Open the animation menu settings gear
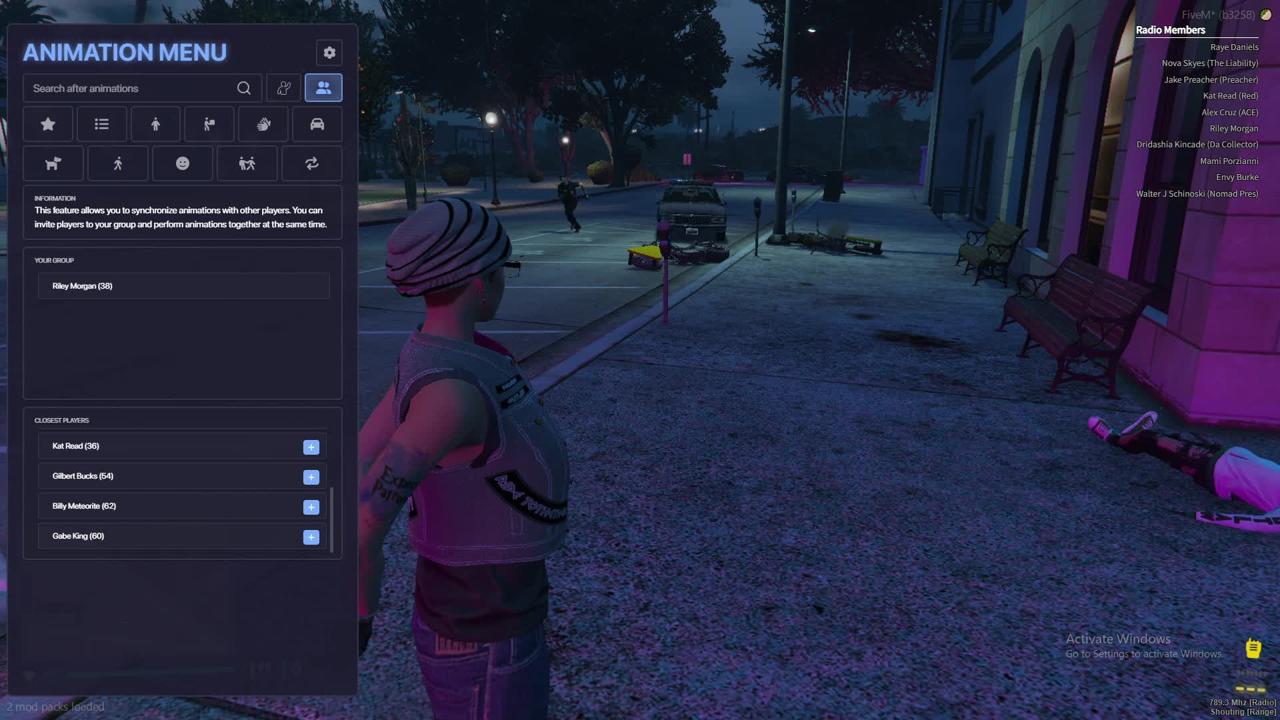This screenshot has height=720, width=1280. point(329,53)
